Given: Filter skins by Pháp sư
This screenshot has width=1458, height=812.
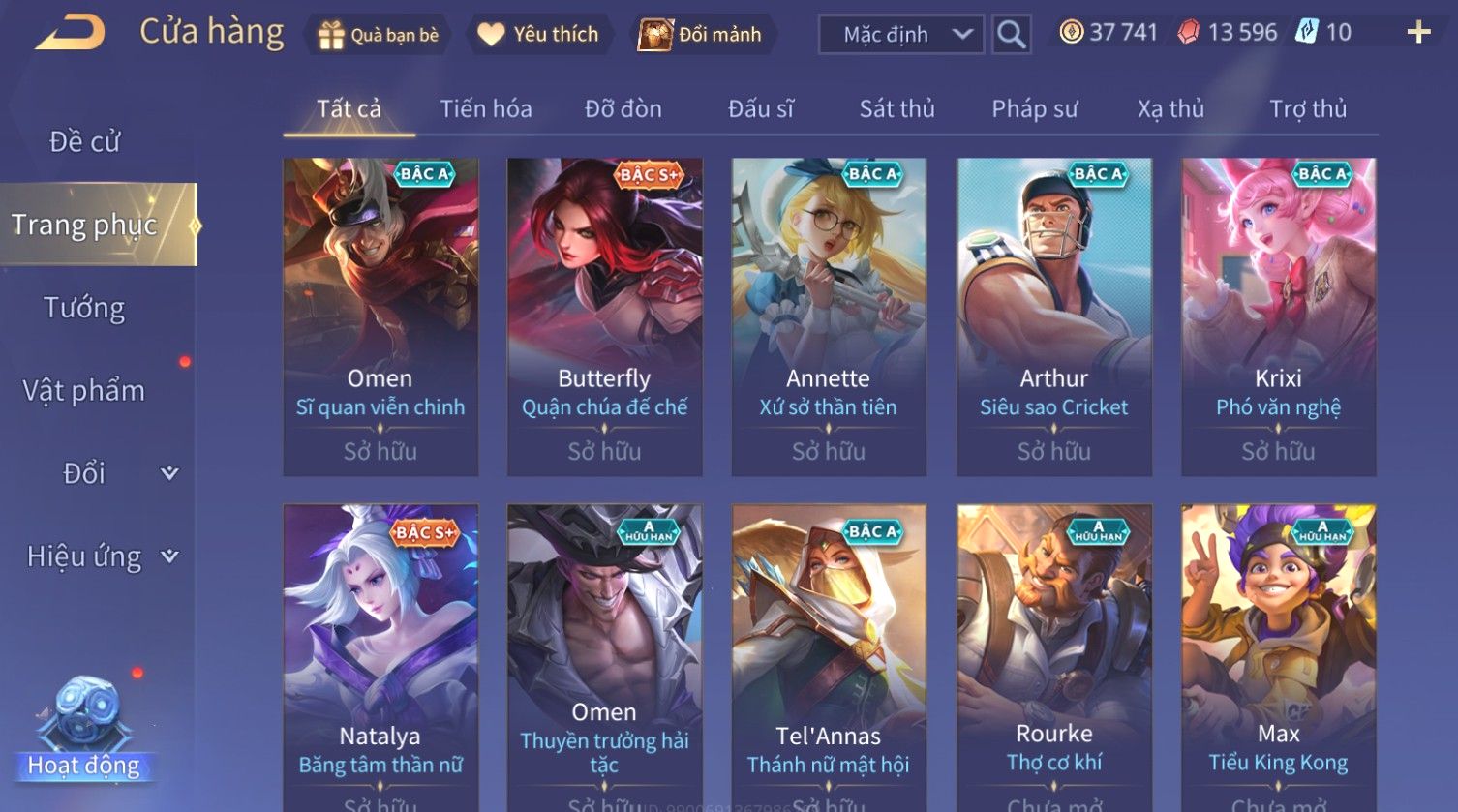Looking at the screenshot, I should click(1034, 109).
